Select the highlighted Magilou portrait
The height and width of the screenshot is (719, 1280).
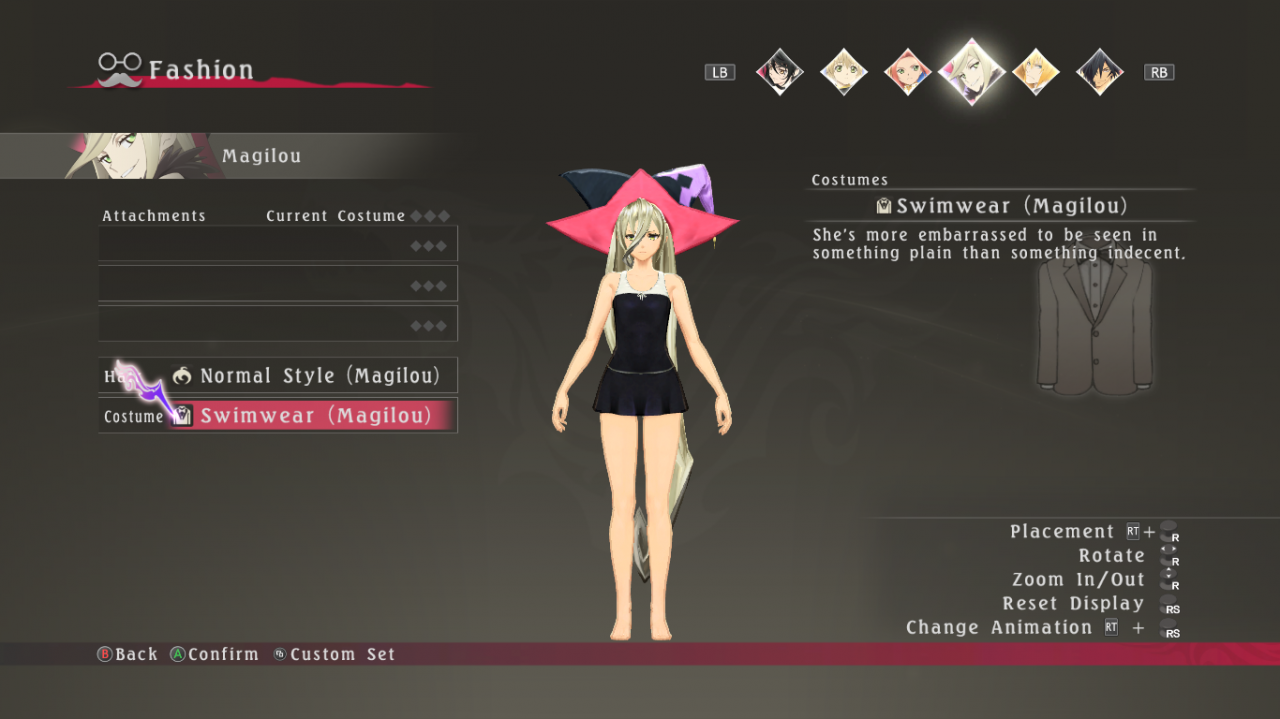tap(971, 71)
